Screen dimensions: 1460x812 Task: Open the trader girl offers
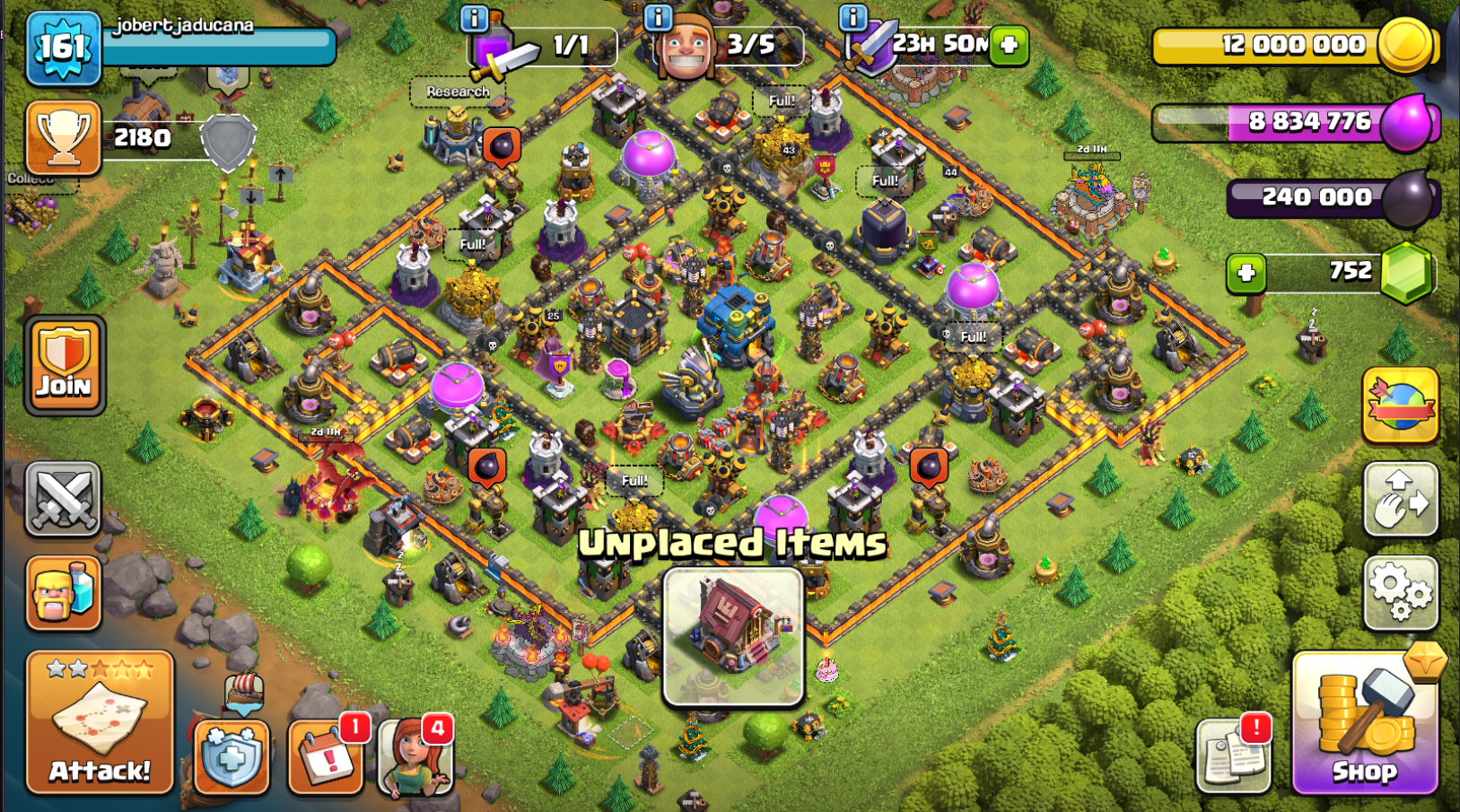click(x=415, y=758)
